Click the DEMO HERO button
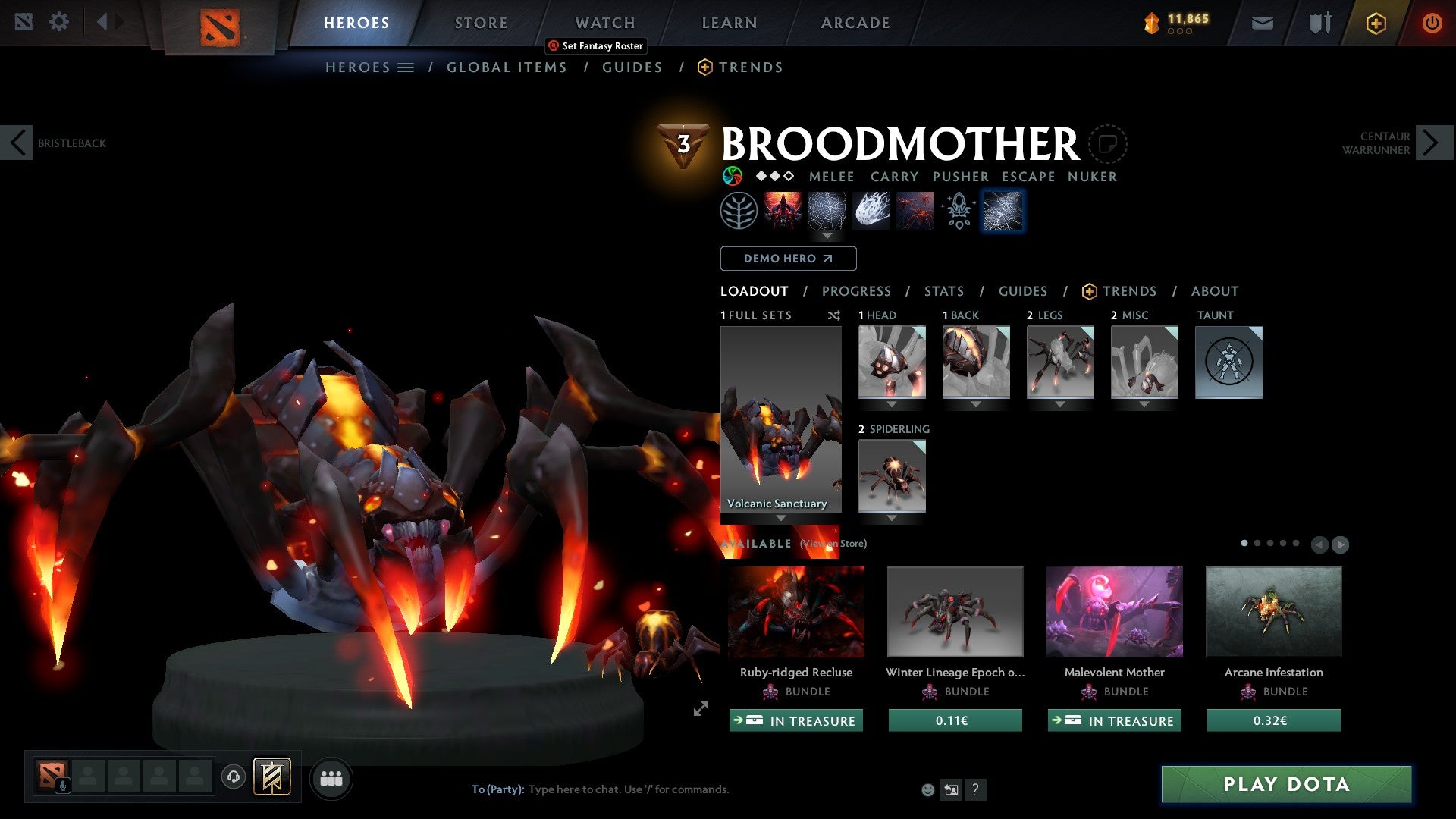 coord(788,259)
